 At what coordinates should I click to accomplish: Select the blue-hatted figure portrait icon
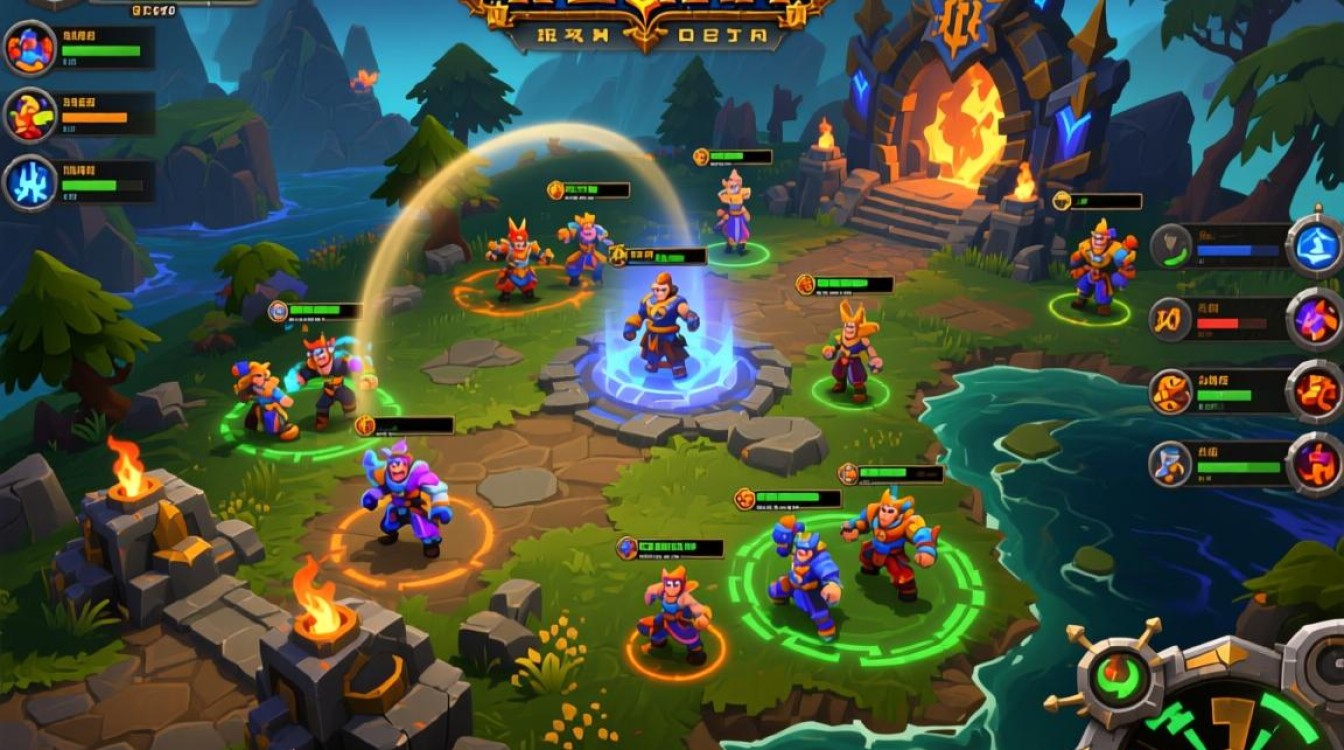tap(1168, 464)
